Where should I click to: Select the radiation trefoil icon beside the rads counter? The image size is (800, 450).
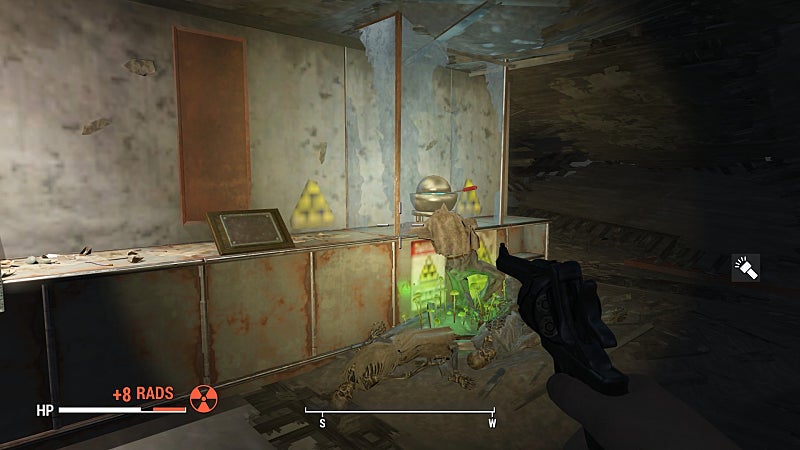coord(204,398)
